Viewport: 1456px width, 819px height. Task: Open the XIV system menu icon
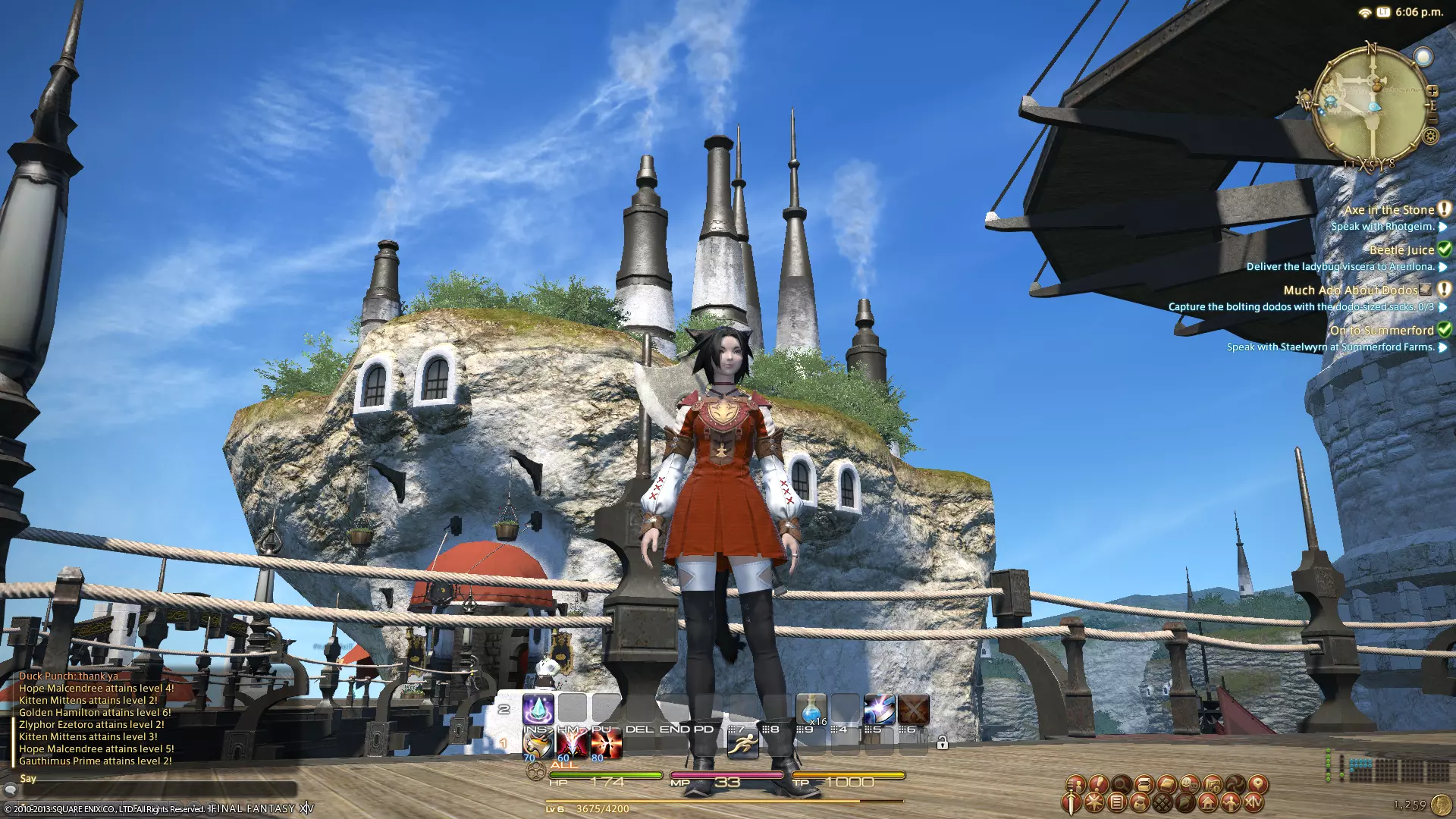(x=1253, y=802)
